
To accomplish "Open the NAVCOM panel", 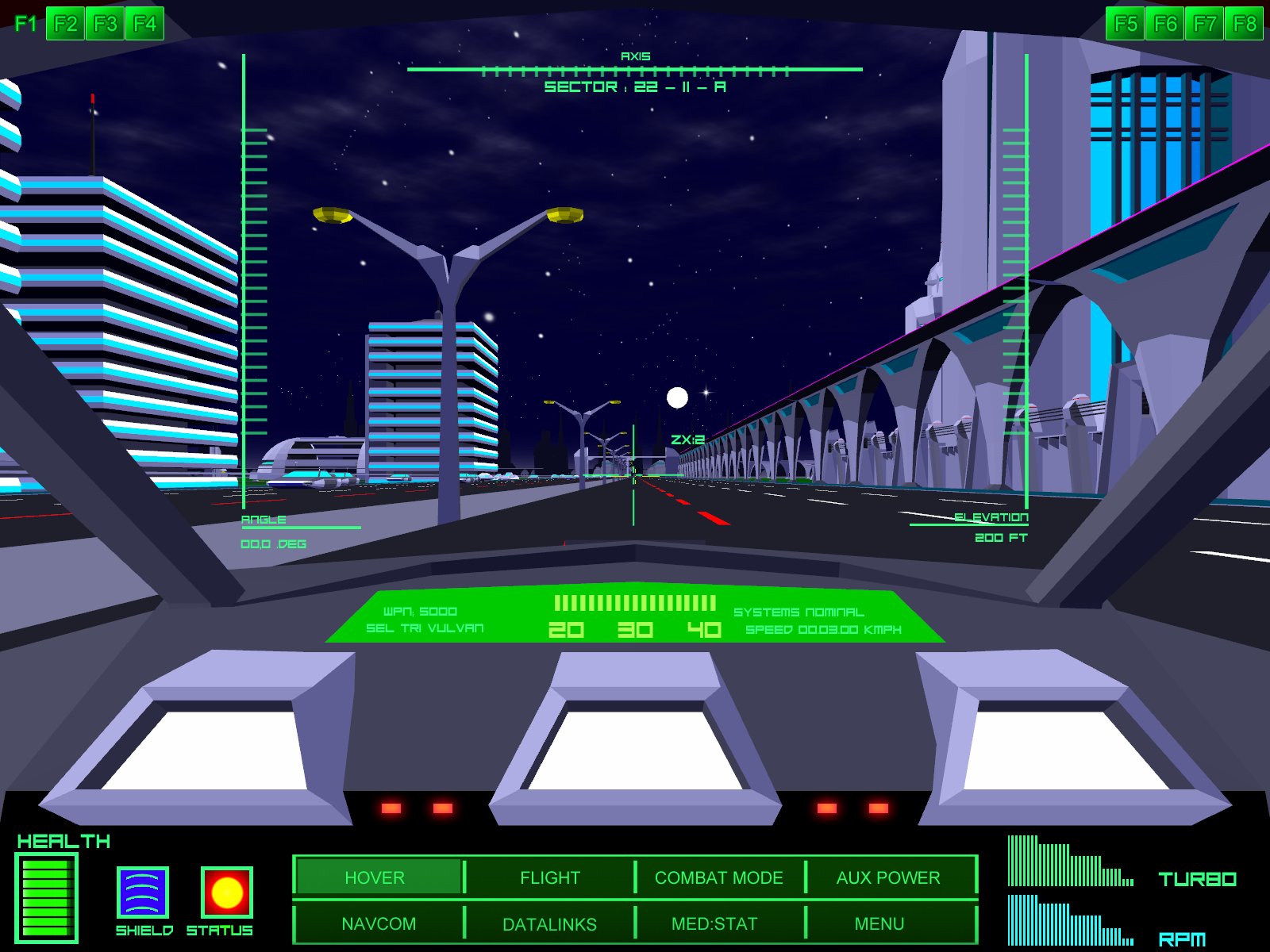I will pyautogui.click(x=379, y=923).
